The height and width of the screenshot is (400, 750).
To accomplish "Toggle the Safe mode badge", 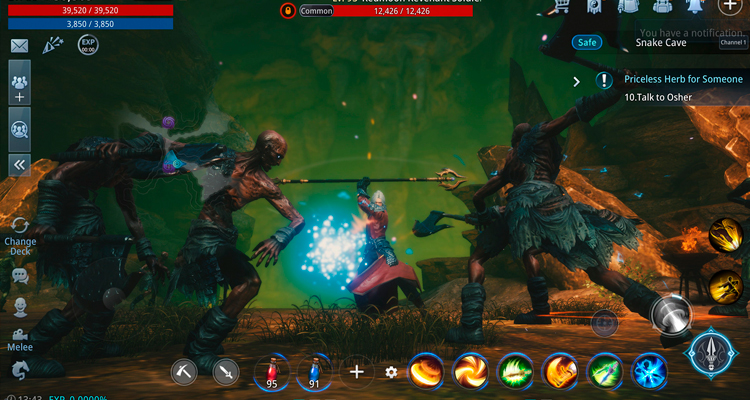I will pyautogui.click(x=586, y=43).
